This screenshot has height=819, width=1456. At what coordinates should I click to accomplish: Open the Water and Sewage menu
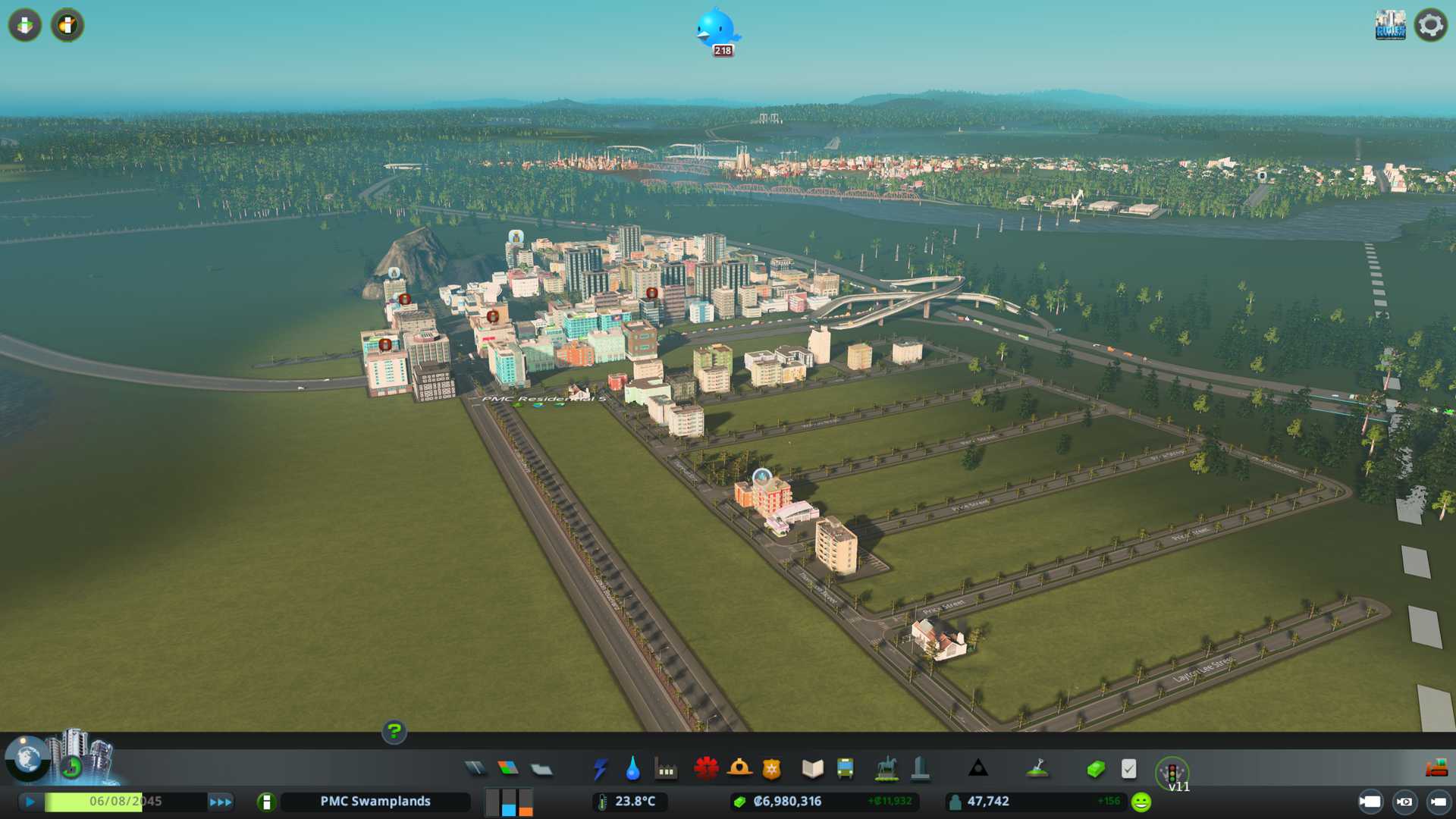(632, 769)
